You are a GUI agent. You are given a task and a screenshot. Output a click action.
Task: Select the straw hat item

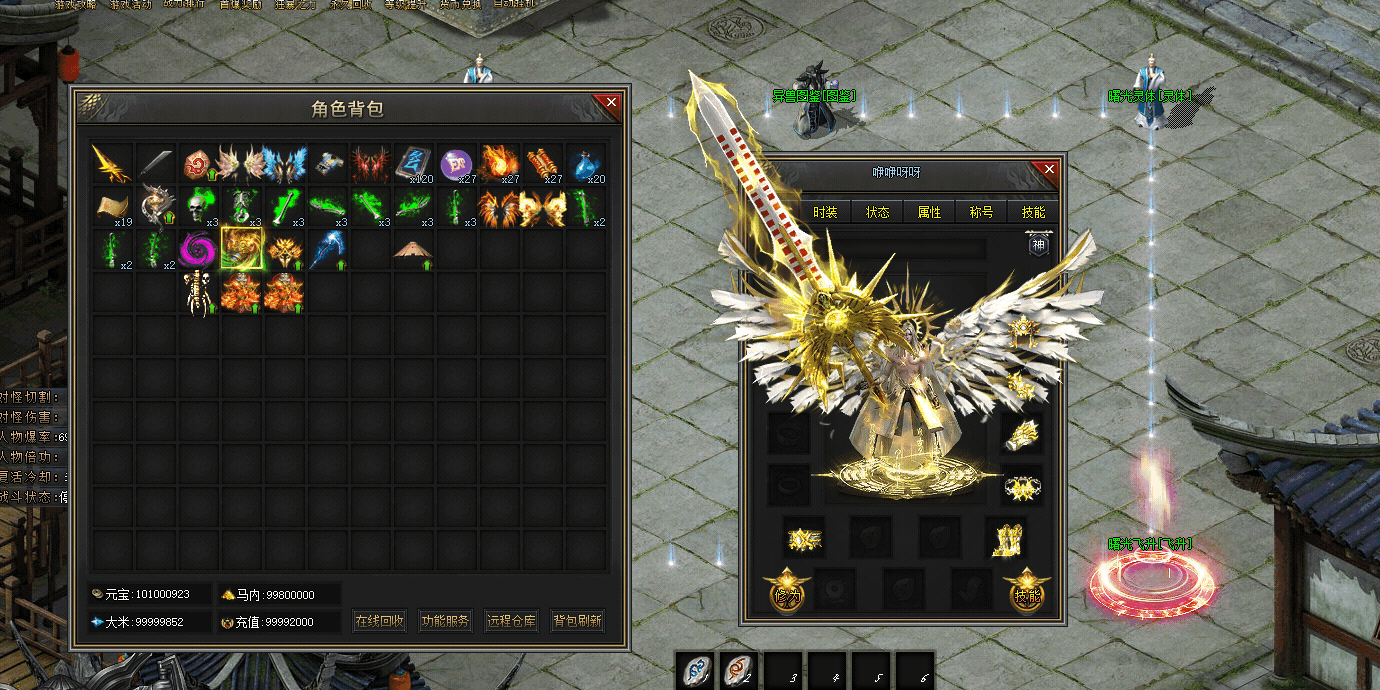(412, 249)
